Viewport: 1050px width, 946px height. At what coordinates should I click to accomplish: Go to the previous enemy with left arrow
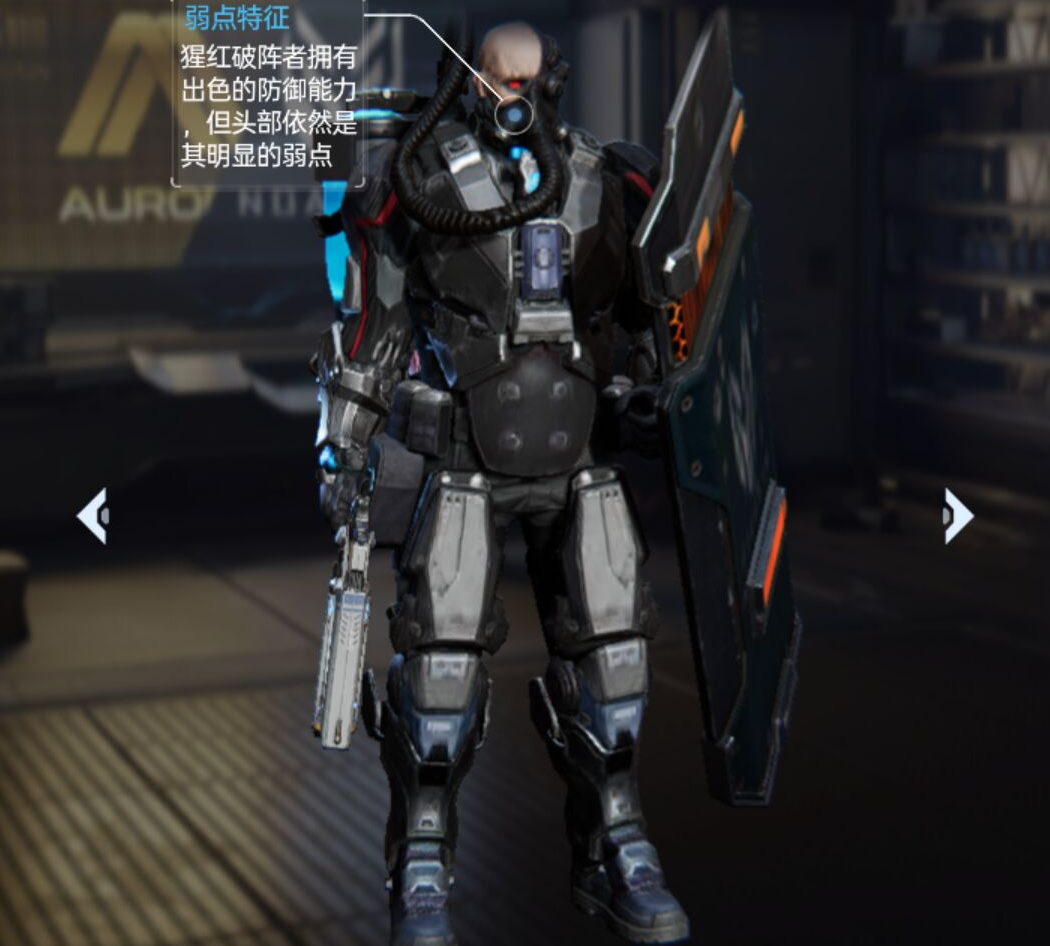pyautogui.click(x=92, y=516)
